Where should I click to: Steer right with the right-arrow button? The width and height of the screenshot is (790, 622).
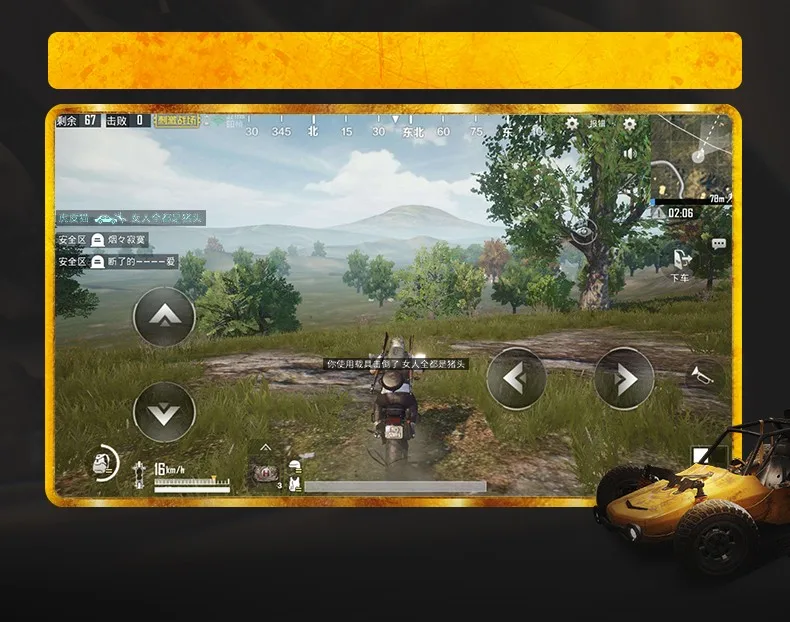624,378
